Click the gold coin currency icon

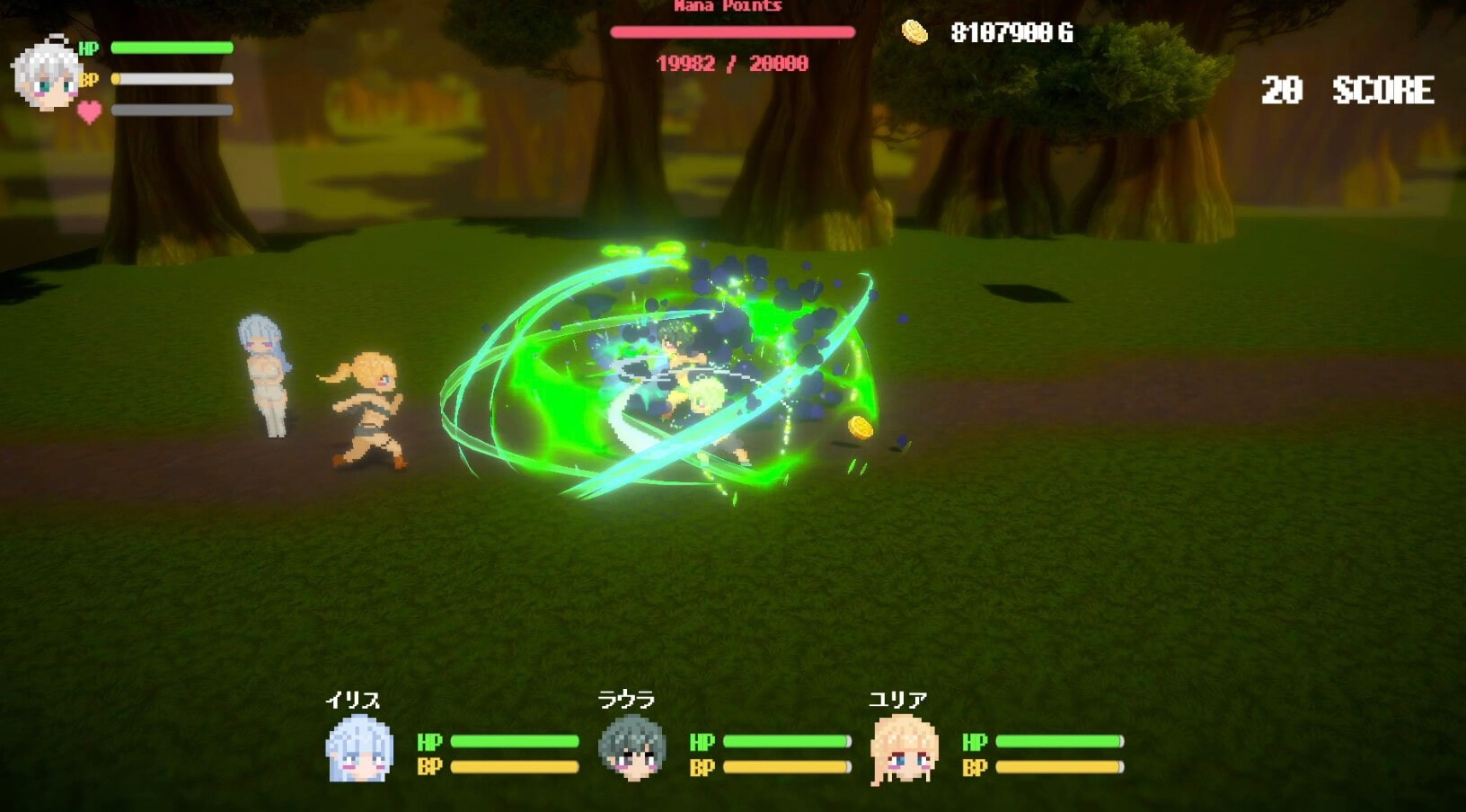pos(914,33)
